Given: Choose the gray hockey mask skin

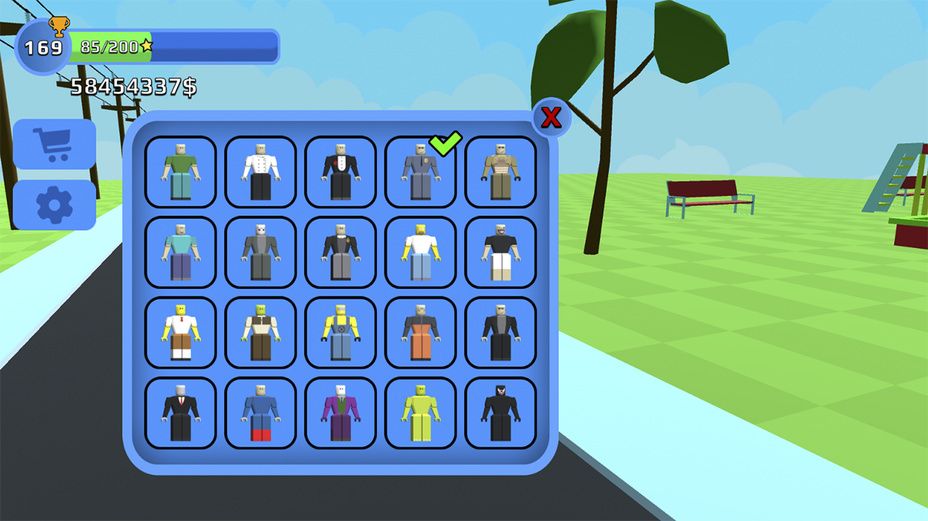Looking at the screenshot, I should (x=261, y=252).
